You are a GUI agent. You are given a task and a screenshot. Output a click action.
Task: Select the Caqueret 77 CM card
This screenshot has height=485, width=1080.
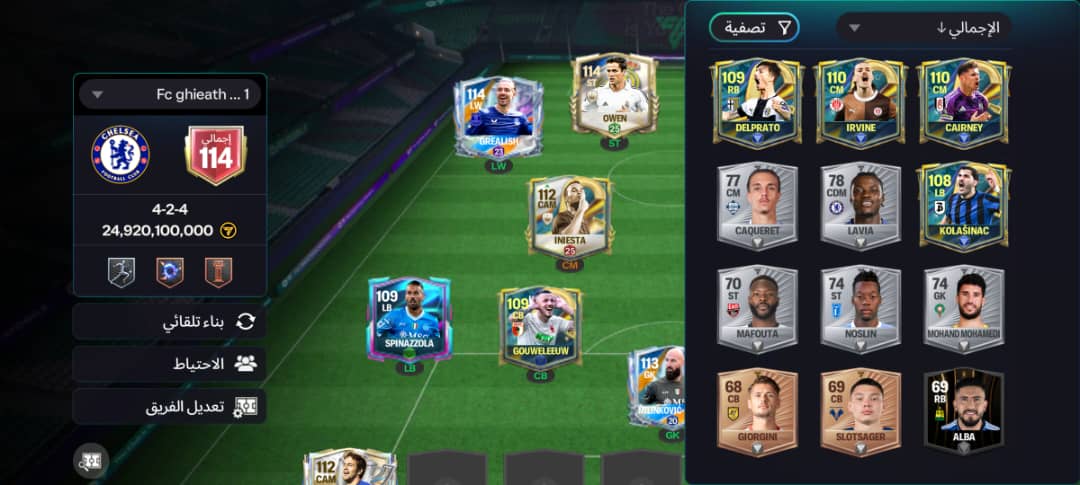pyautogui.click(x=757, y=205)
